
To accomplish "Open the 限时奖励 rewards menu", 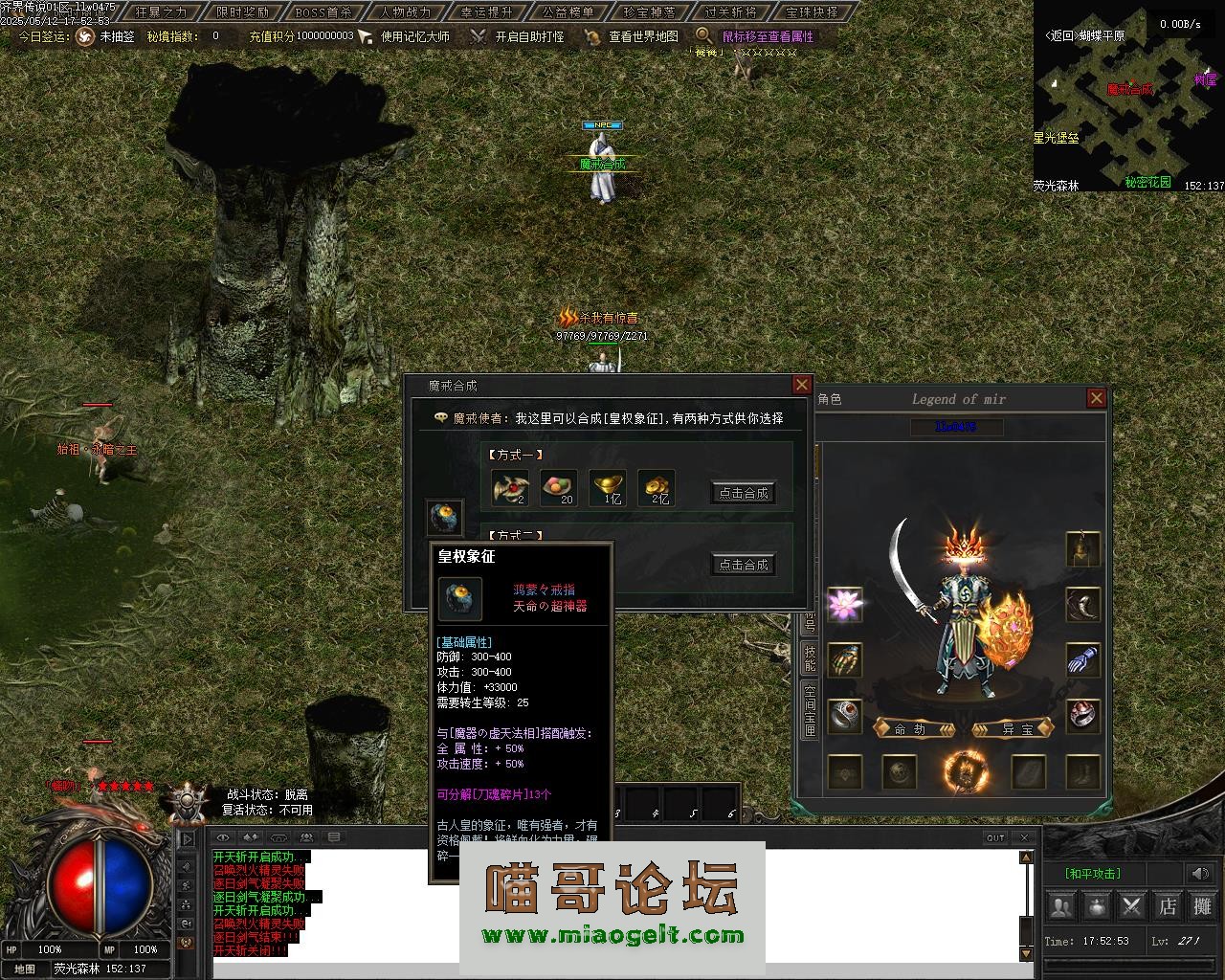I will [242, 12].
